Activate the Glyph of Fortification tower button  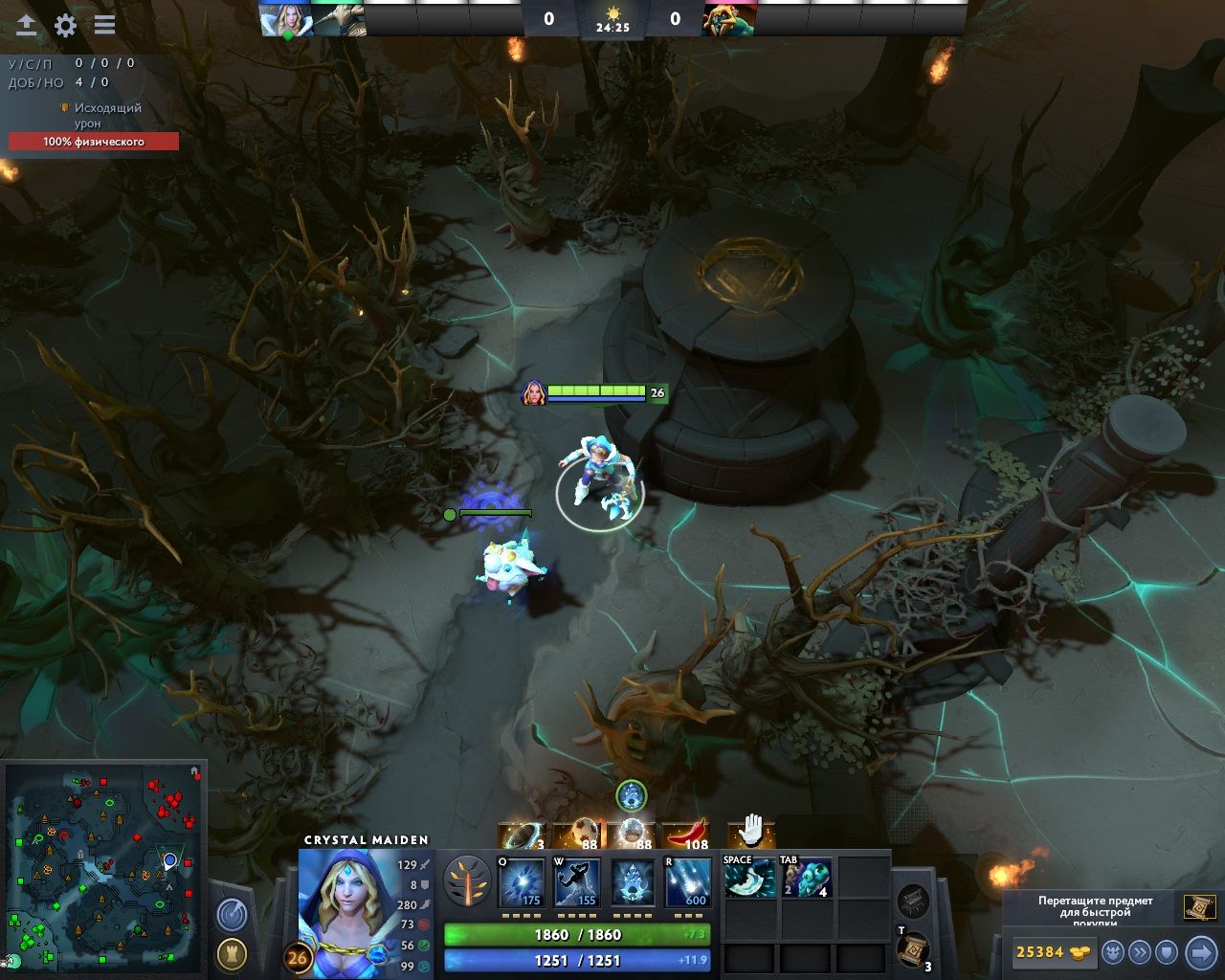[x=232, y=953]
